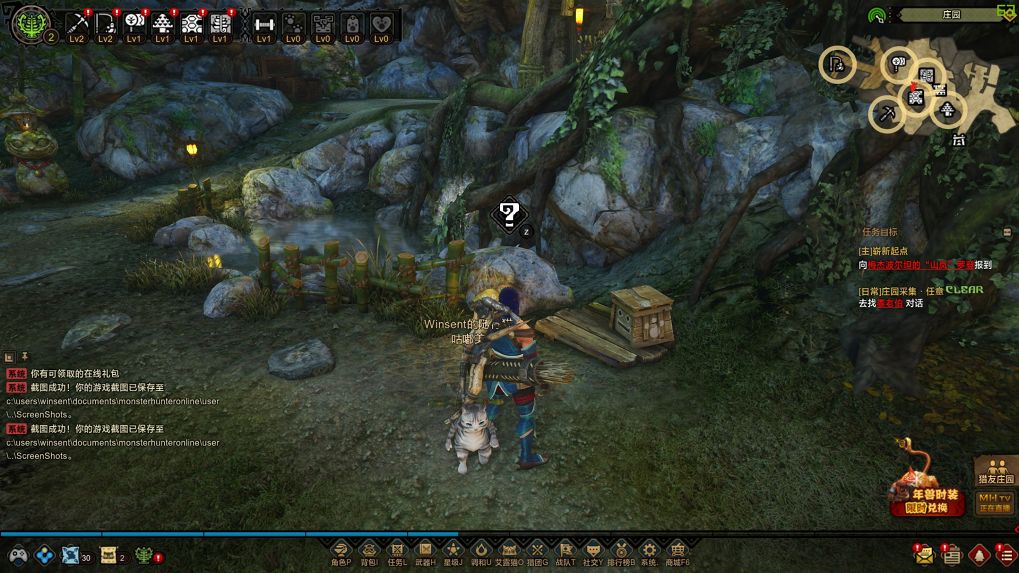Open the 猎友庄园 friends' manor button

tap(994, 471)
